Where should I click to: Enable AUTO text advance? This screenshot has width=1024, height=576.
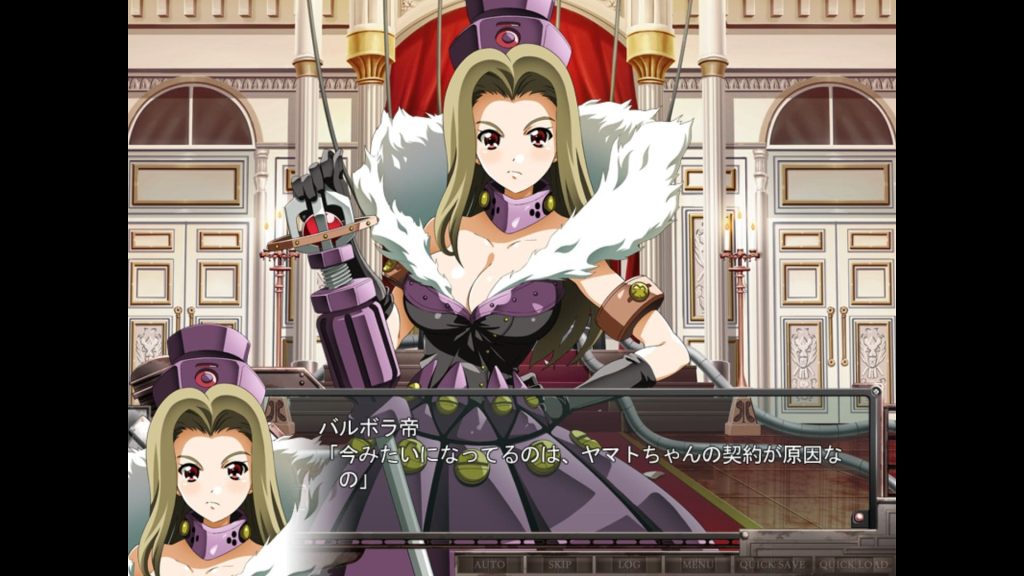click(x=490, y=564)
